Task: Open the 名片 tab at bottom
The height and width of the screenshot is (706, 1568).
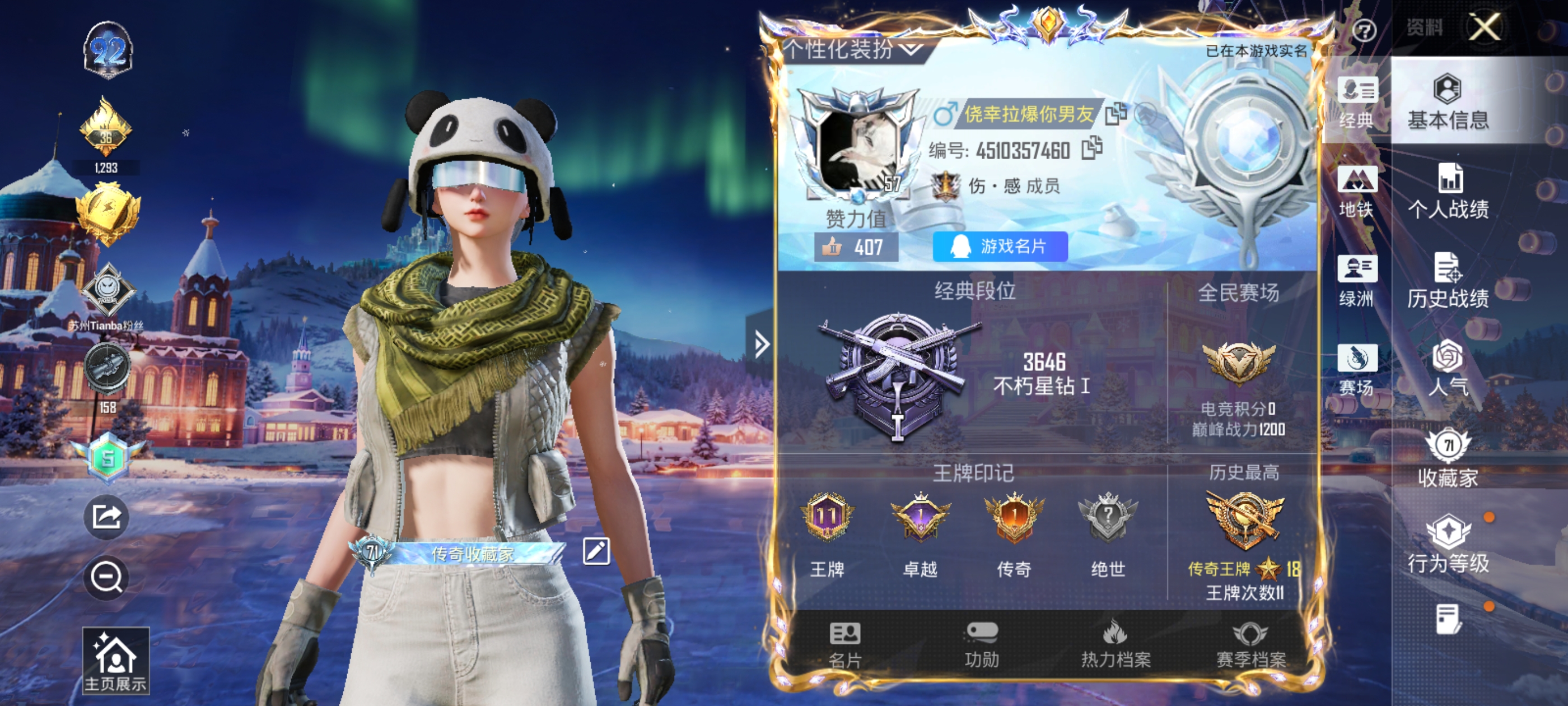Action: point(845,645)
